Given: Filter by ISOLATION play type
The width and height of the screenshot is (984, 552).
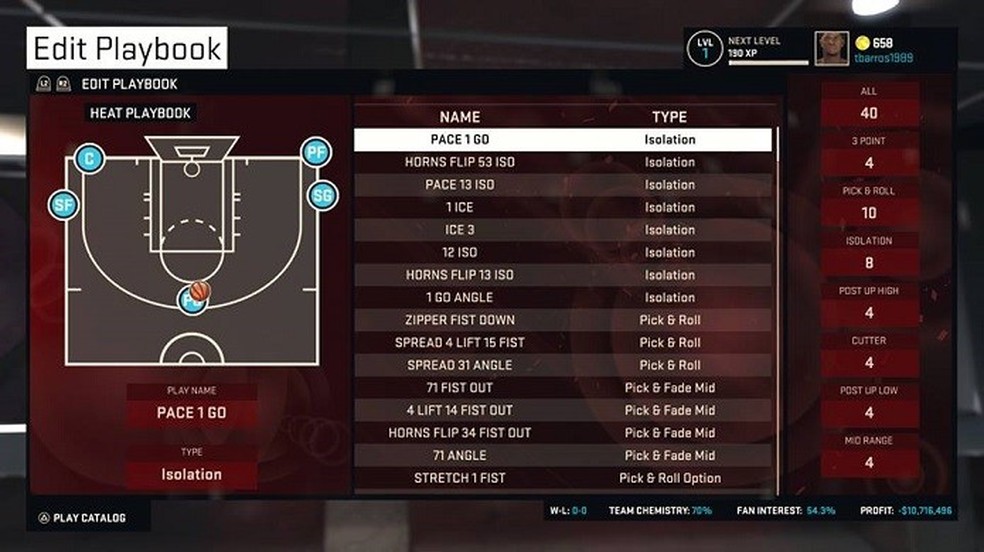Looking at the screenshot, I should tap(869, 254).
